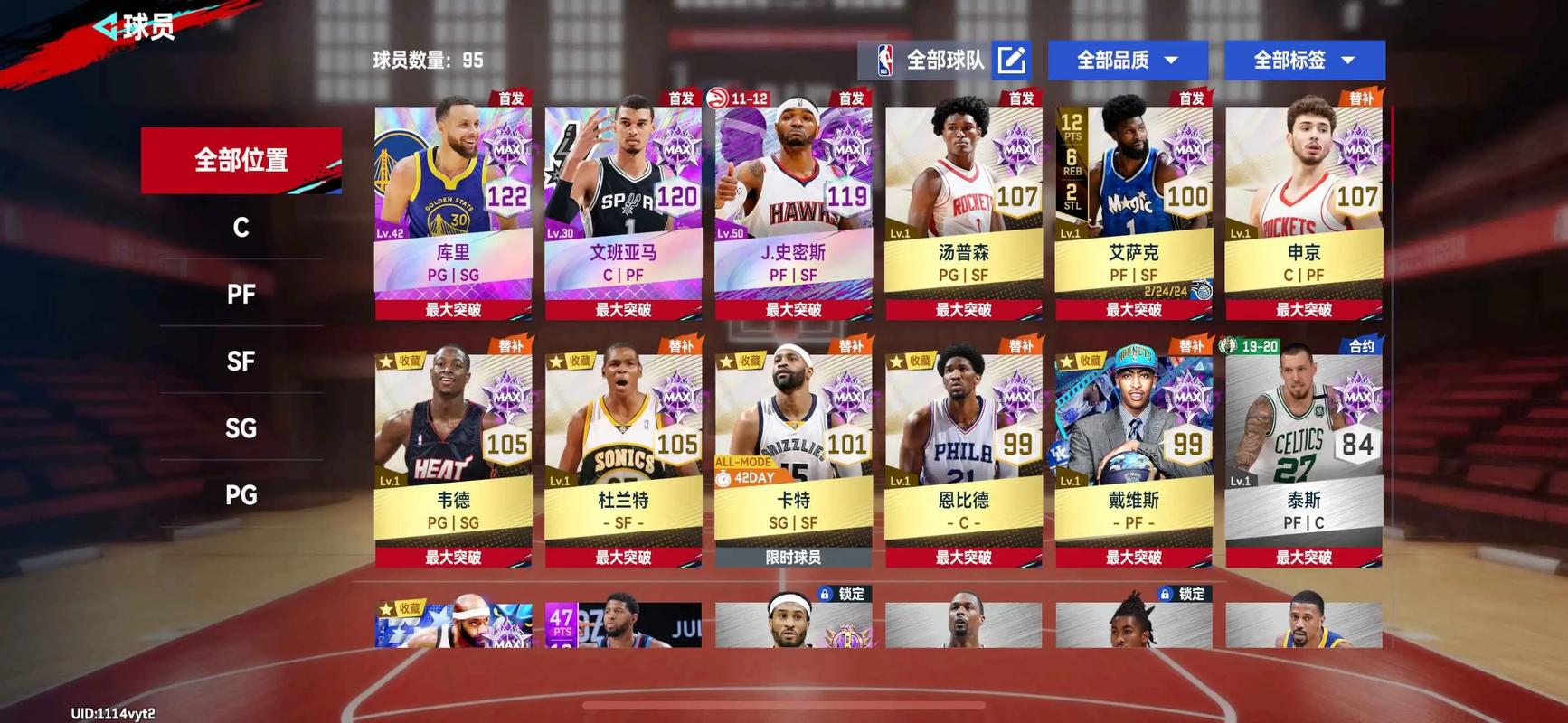Select the 汤普森 Rockets player card
The height and width of the screenshot is (723, 1568).
point(963,208)
